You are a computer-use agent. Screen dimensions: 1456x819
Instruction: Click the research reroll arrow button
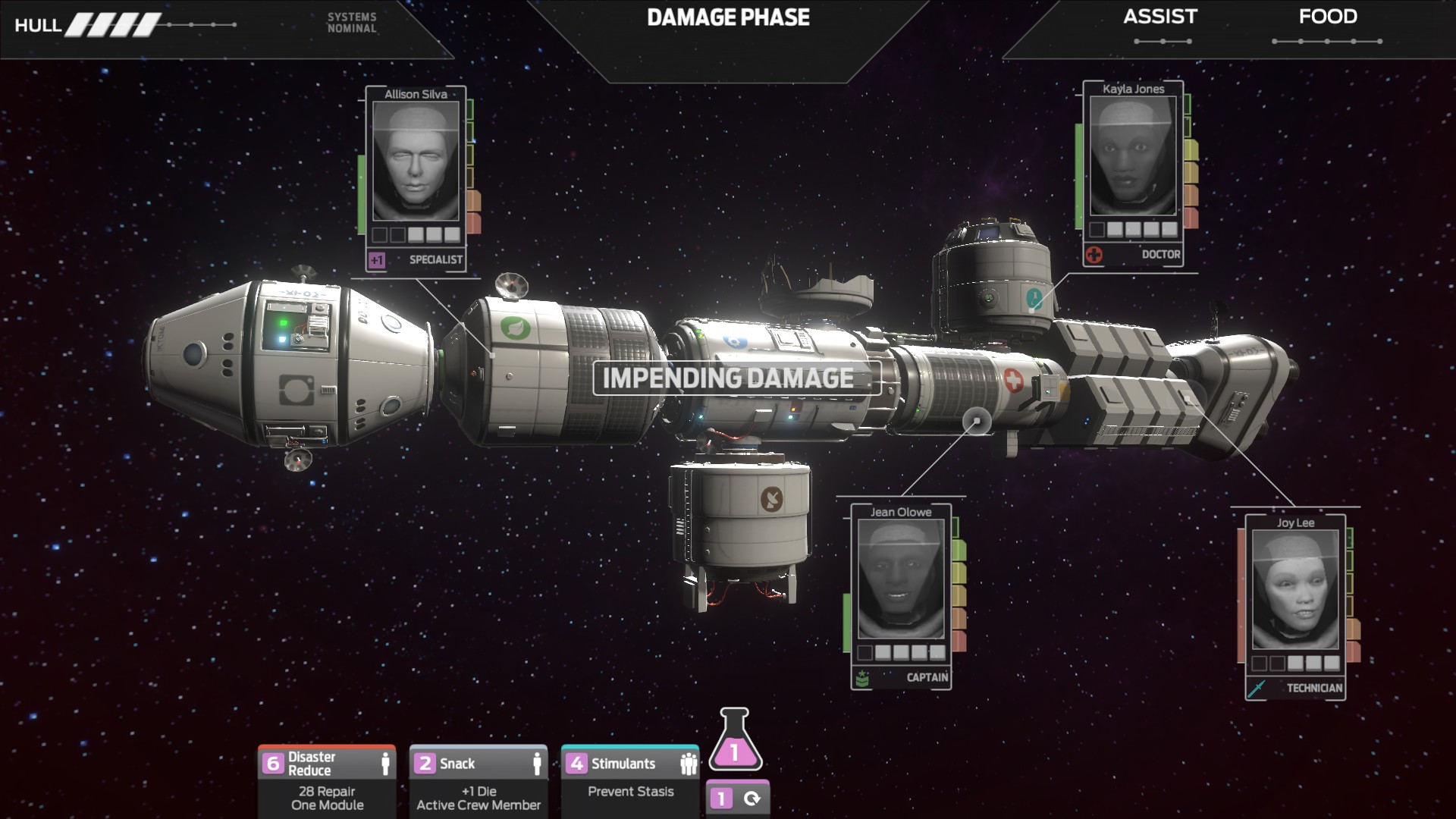[752, 799]
